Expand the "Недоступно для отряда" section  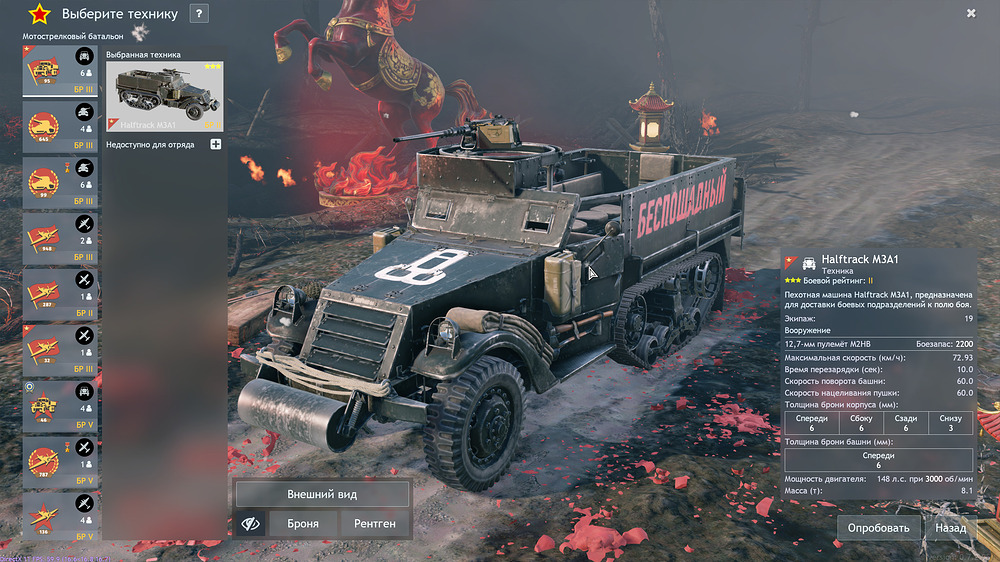(x=216, y=145)
